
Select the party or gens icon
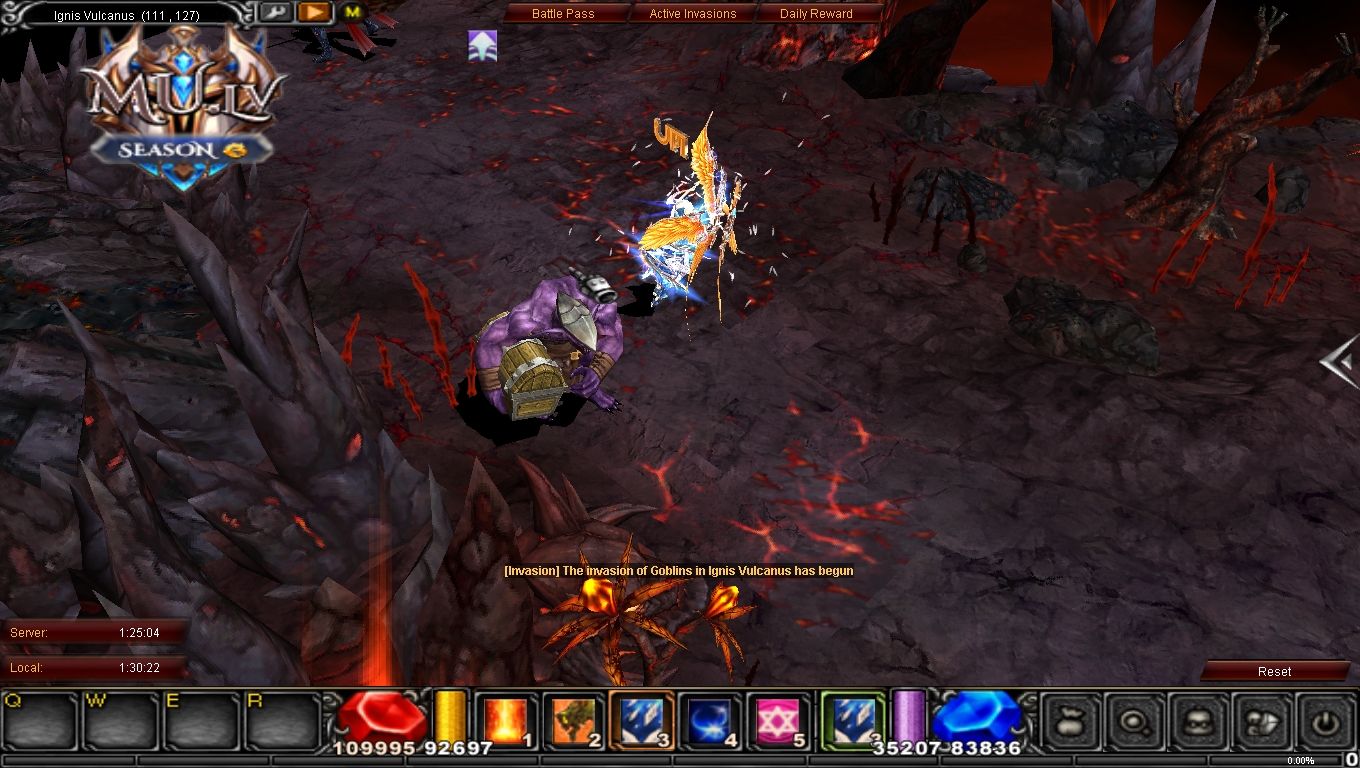click(1256, 722)
